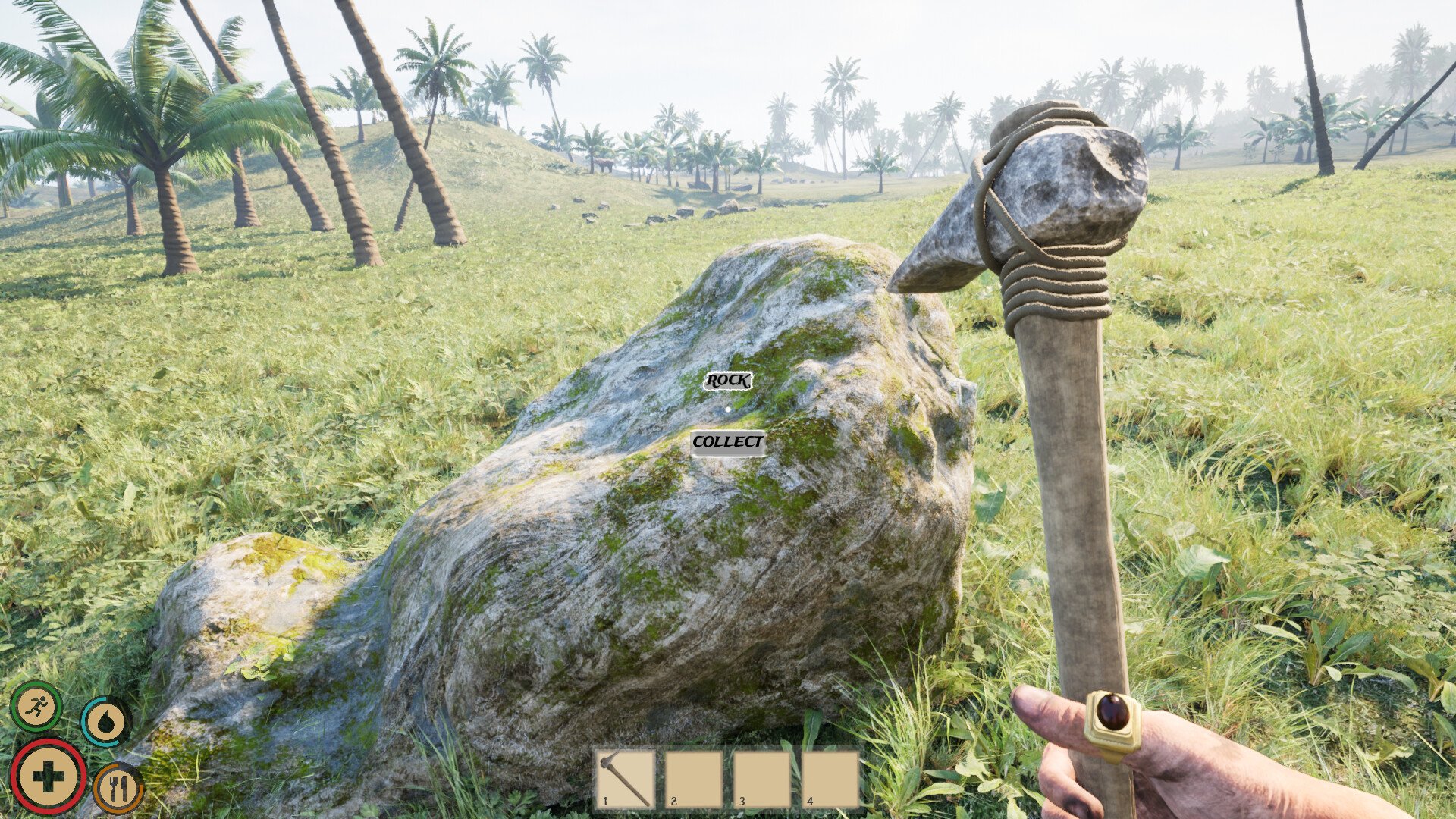Select the health cross icon

[x=48, y=776]
